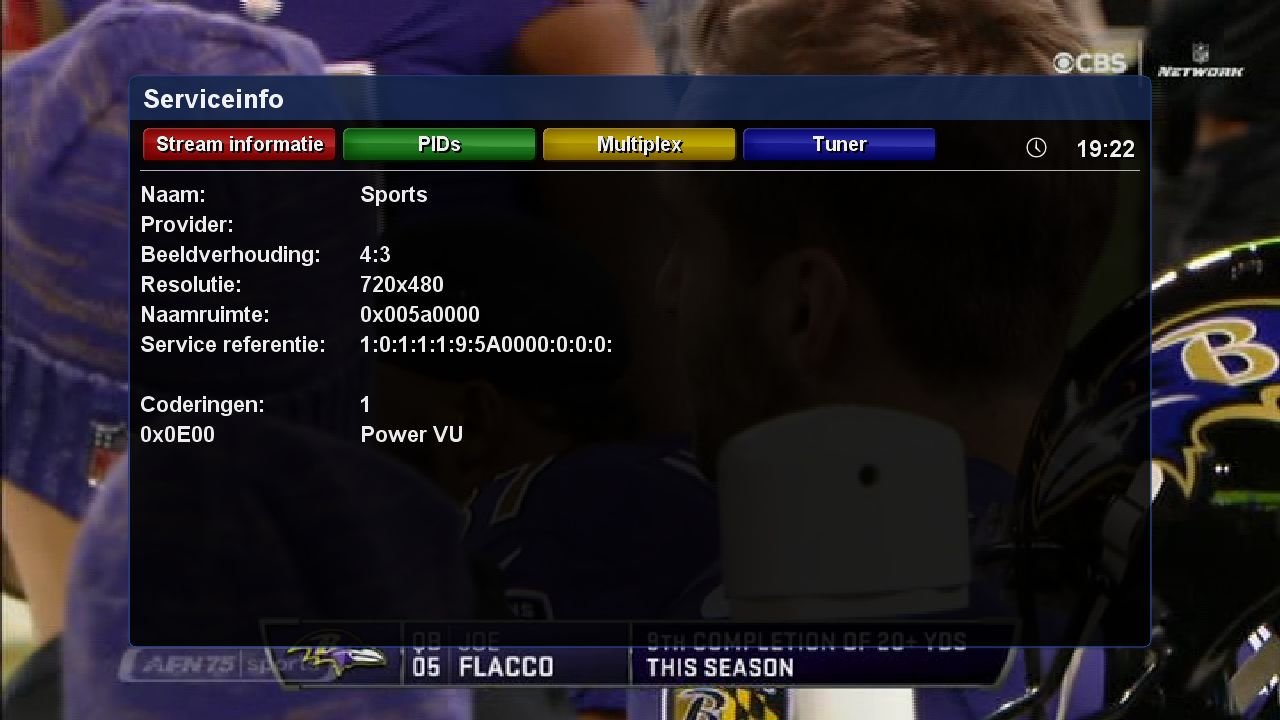The height and width of the screenshot is (720, 1280).
Task: Switch to the yellow Multiplex view
Action: tap(638, 144)
